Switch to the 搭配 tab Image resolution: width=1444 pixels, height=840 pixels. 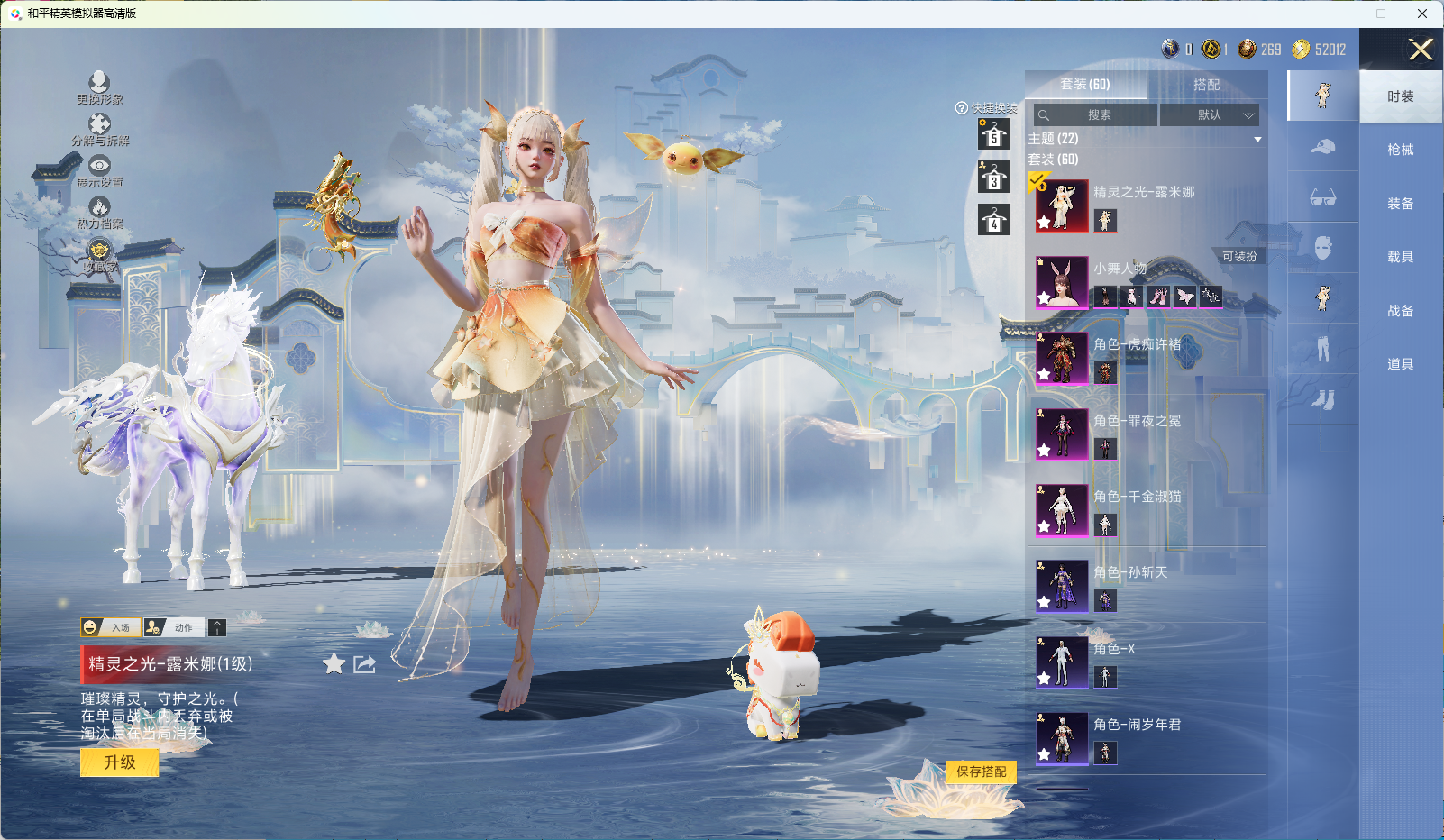[1206, 85]
